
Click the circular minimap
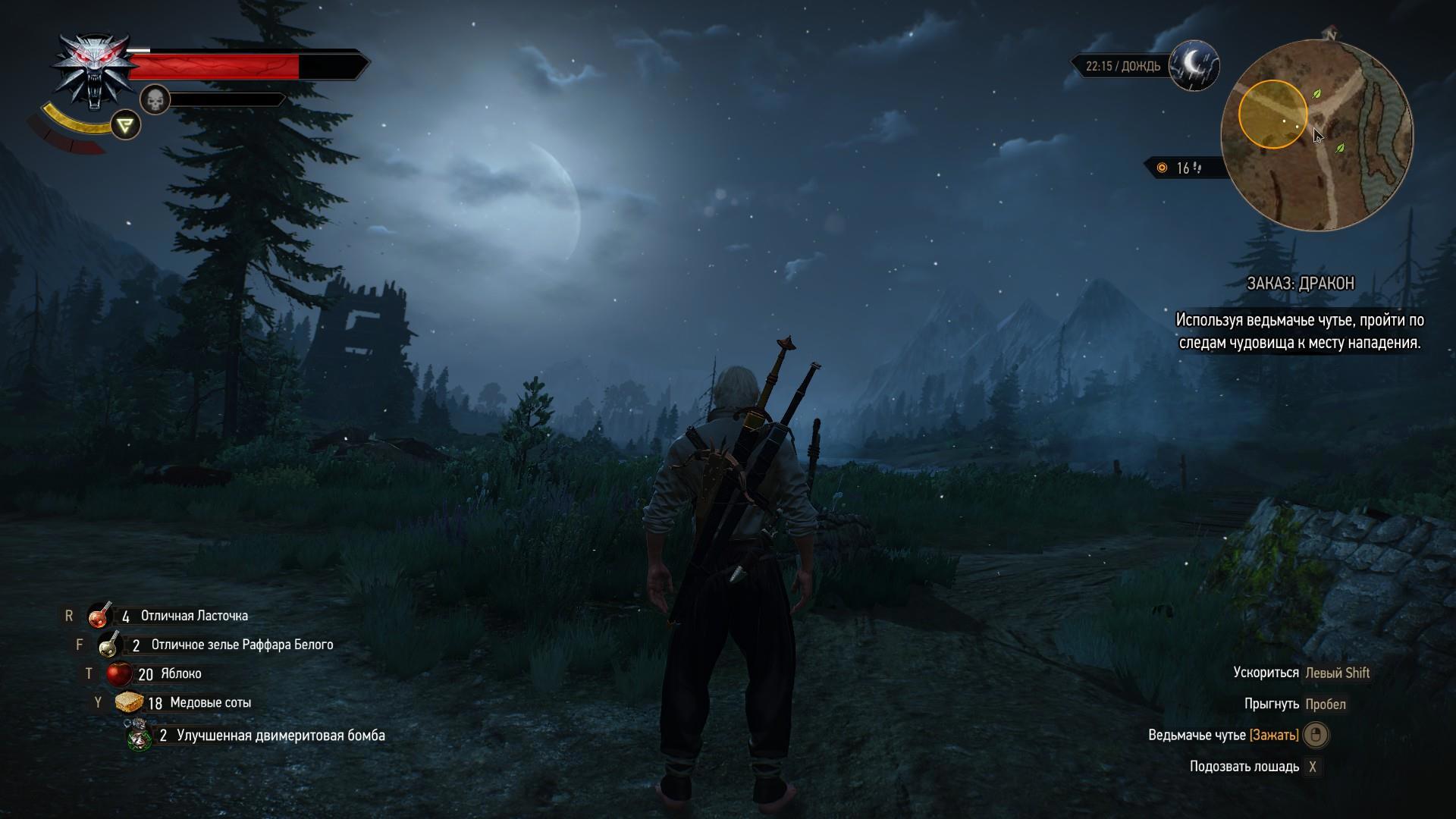[x=1316, y=136]
